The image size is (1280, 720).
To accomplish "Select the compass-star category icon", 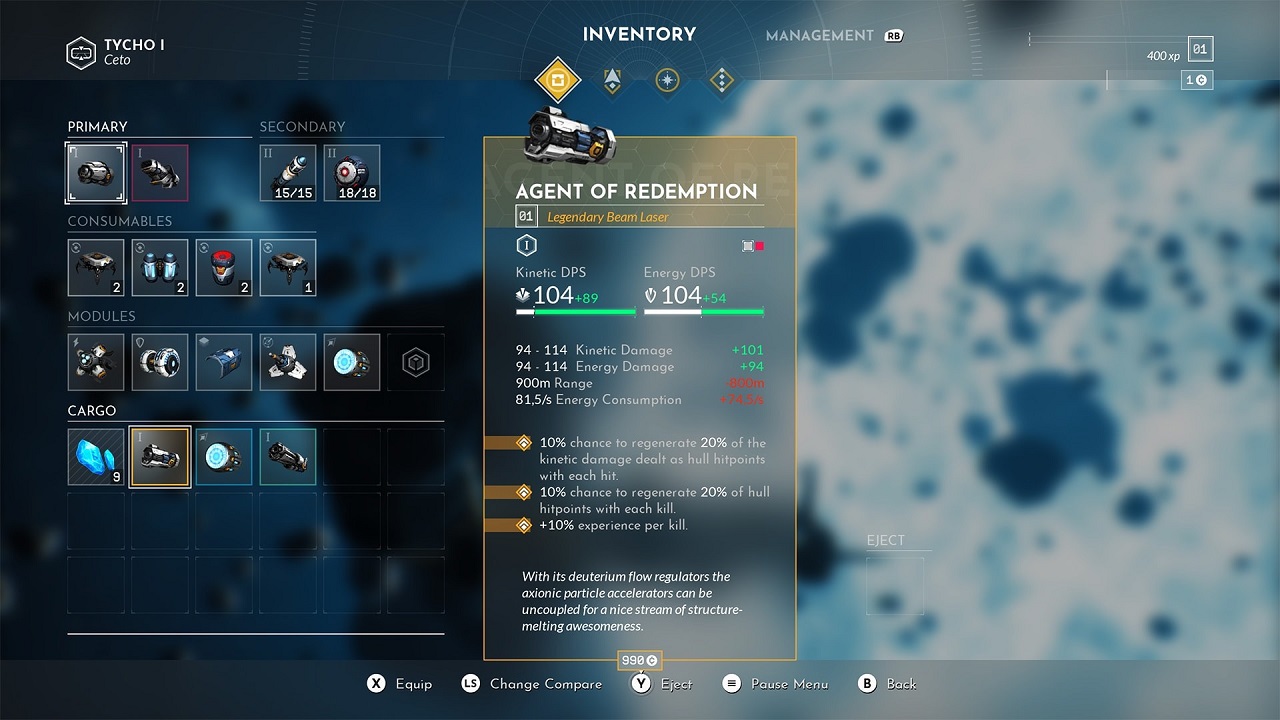I will [x=666, y=80].
